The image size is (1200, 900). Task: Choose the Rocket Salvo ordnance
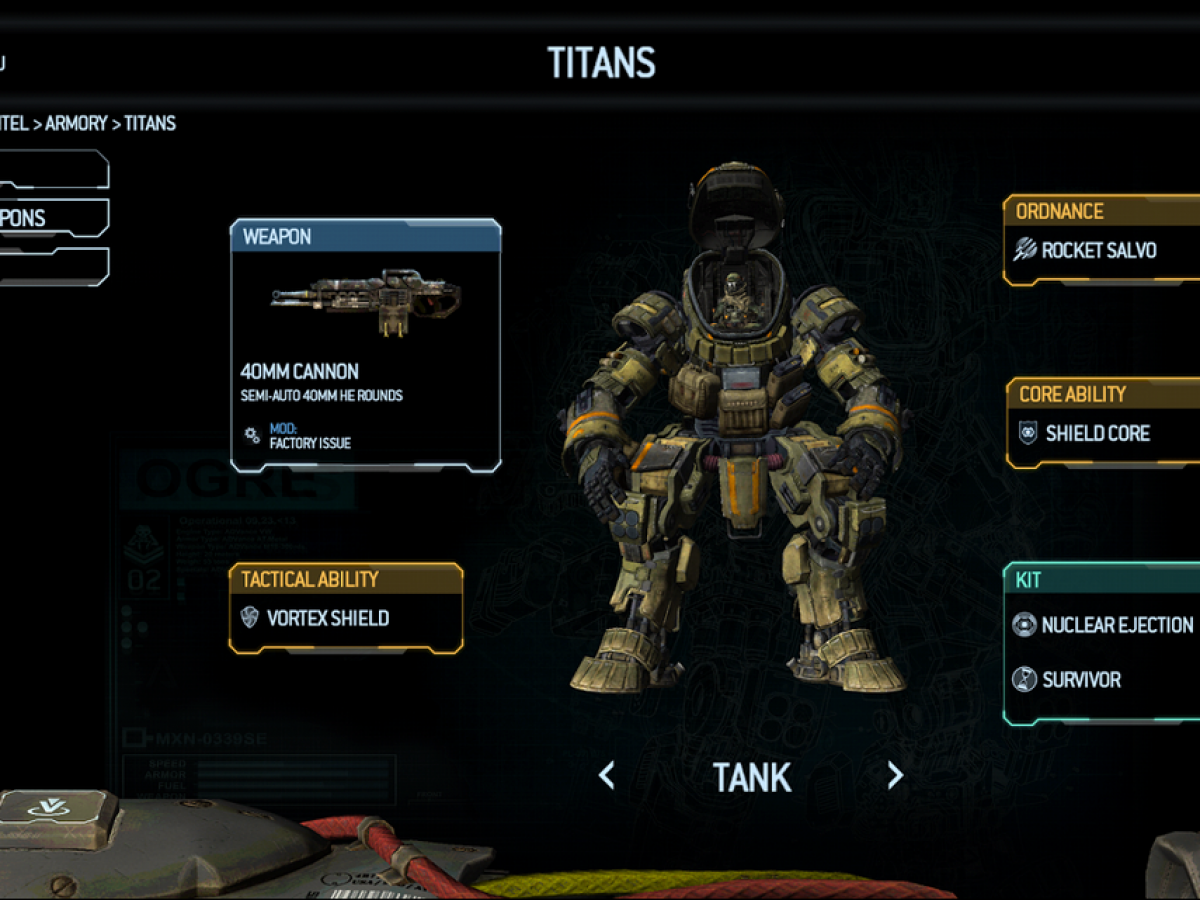1098,250
